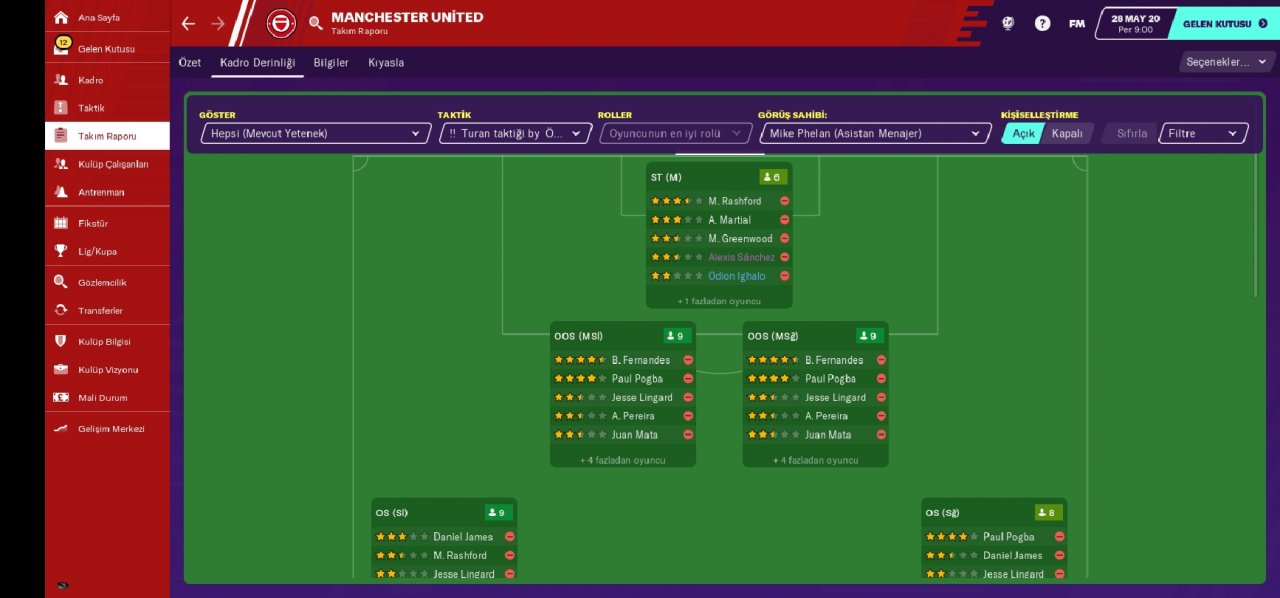Open the Filtre dropdown
This screenshot has height=598, width=1280.
pos(1203,134)
